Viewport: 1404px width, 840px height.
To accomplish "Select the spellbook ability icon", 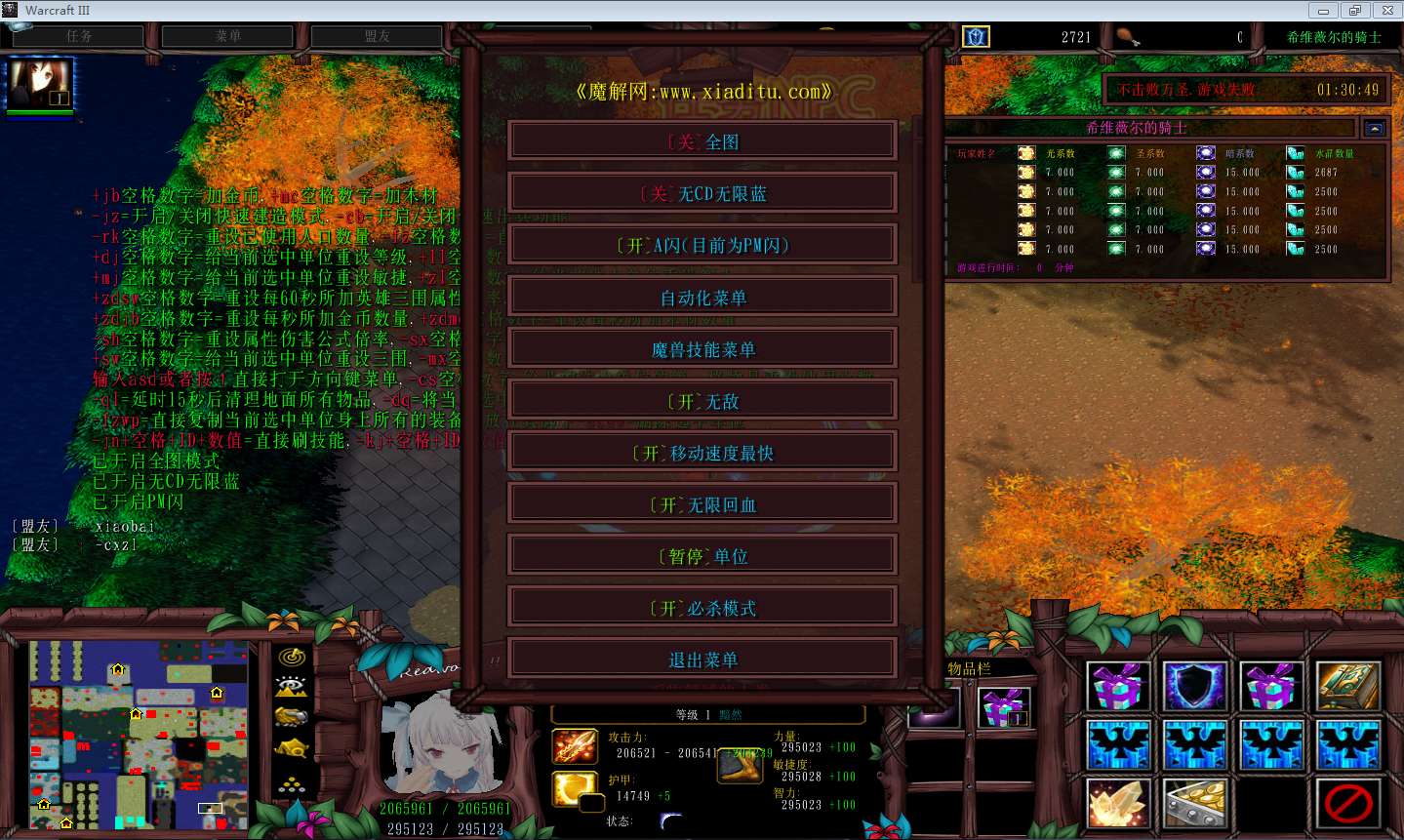I will [x=1347, y=686].
